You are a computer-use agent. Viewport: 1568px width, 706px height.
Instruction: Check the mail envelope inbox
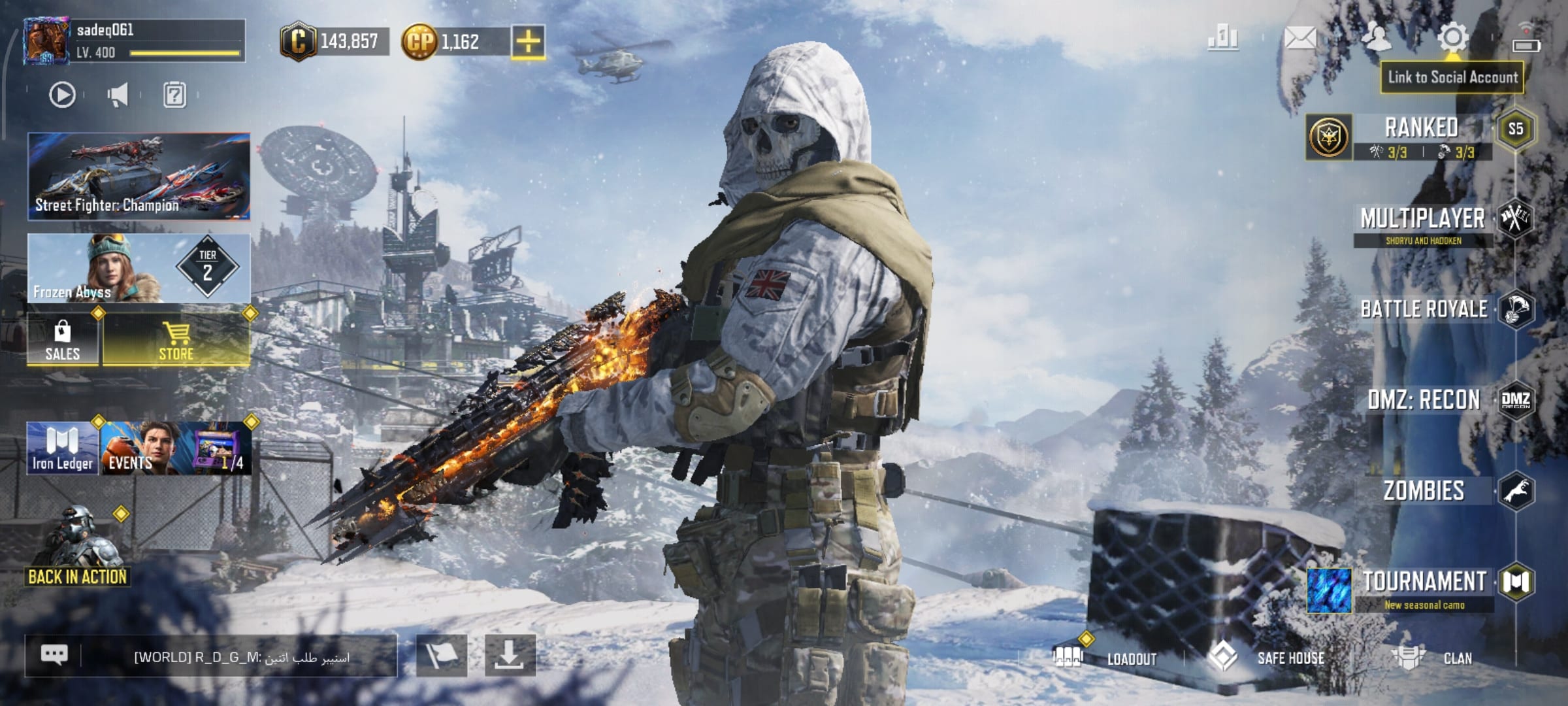tap(1299, 39)
